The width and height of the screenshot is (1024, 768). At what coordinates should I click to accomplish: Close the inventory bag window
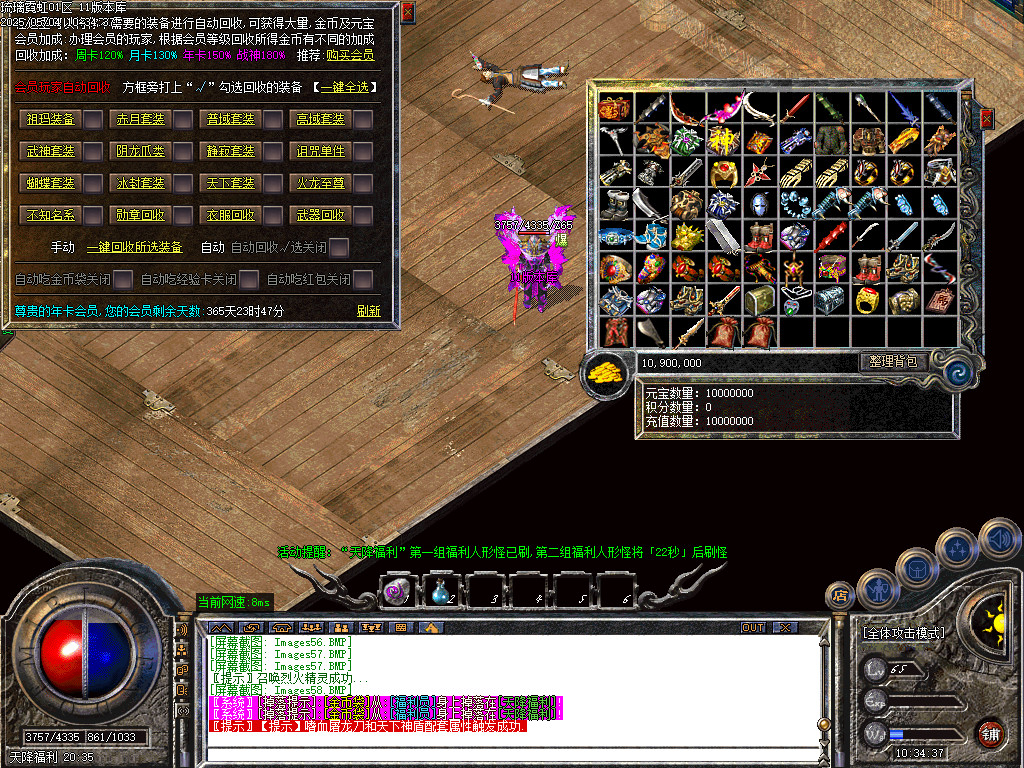pos(987,119)
